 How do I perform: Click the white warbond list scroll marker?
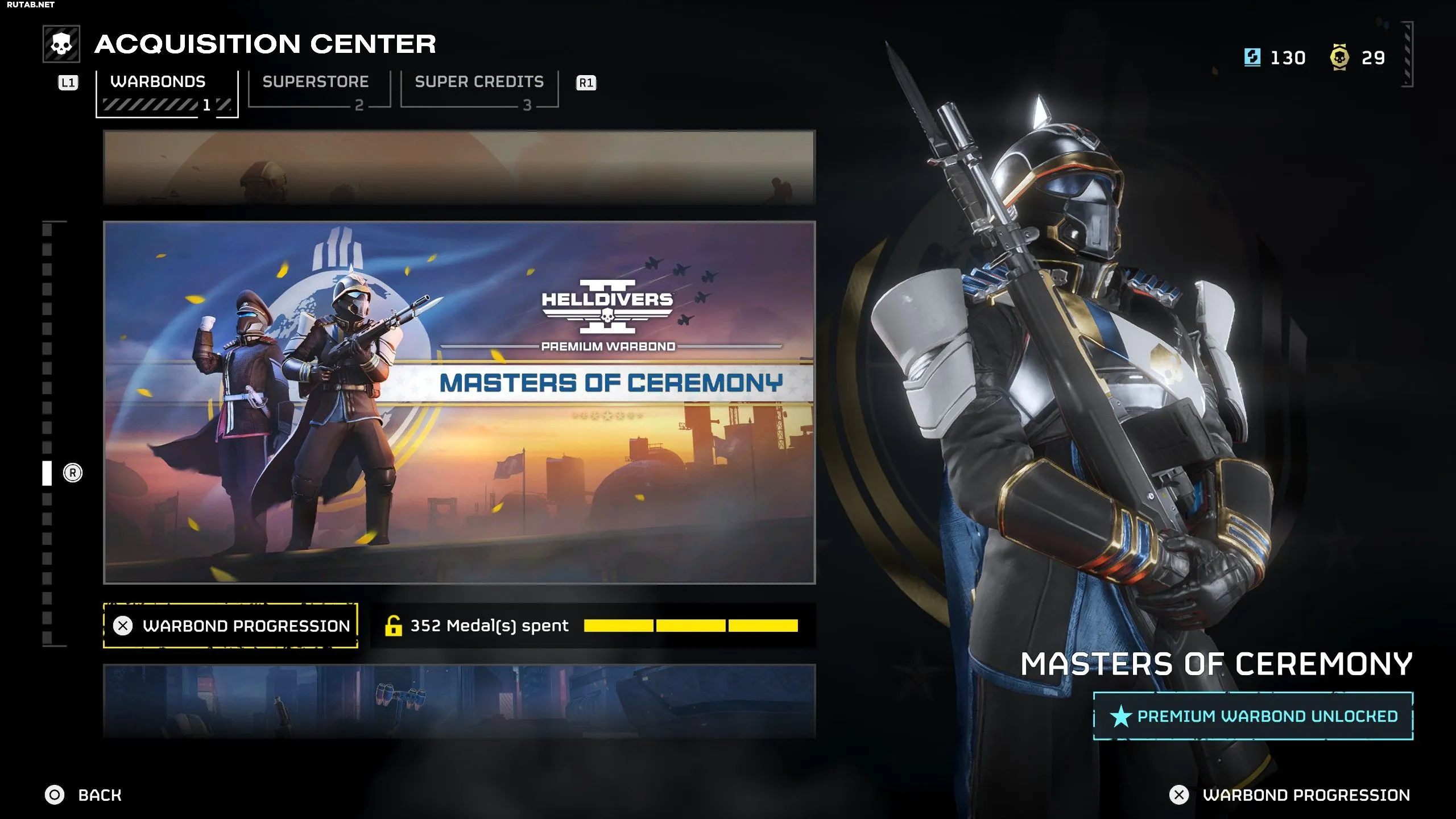point(47,473)
